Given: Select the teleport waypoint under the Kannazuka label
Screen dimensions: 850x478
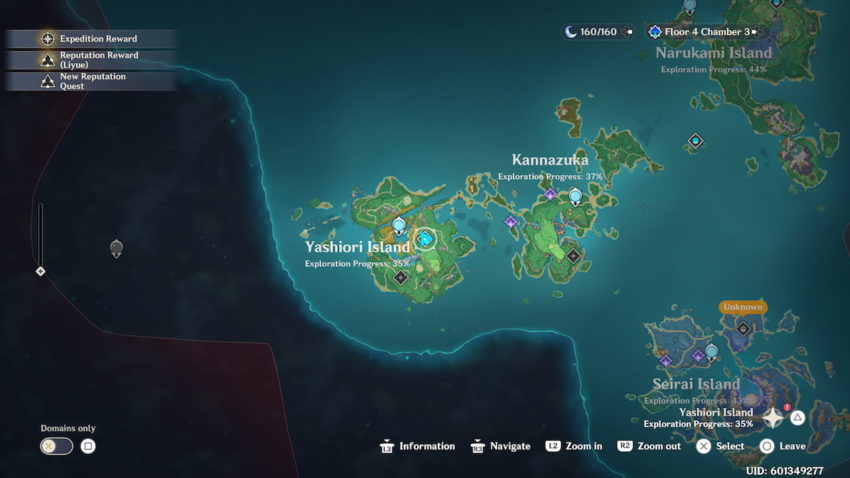Looking at the screenshot, I should (575, 196).
